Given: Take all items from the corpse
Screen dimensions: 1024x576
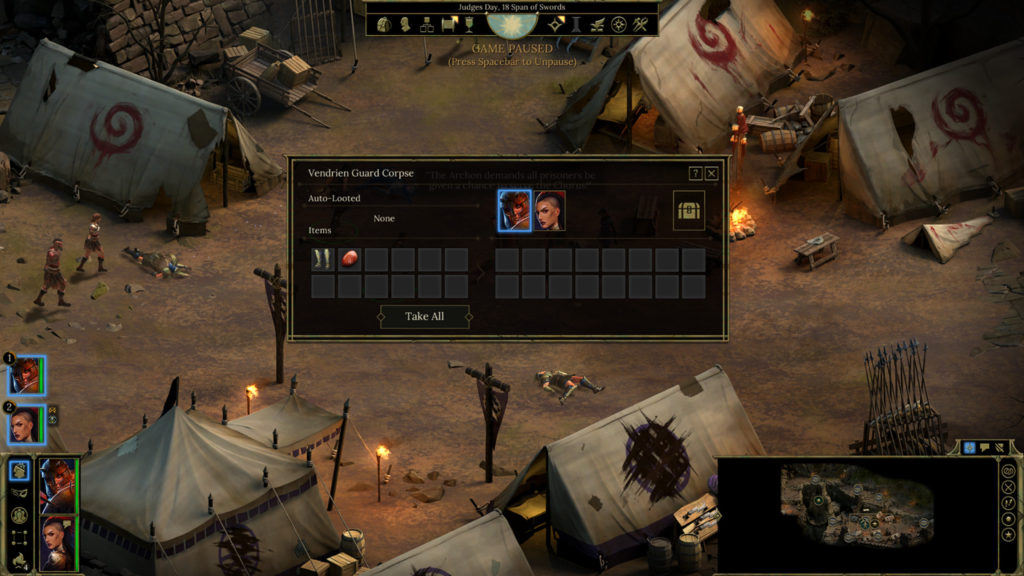Looking at the screenshot, I should (x=424, y=316).
